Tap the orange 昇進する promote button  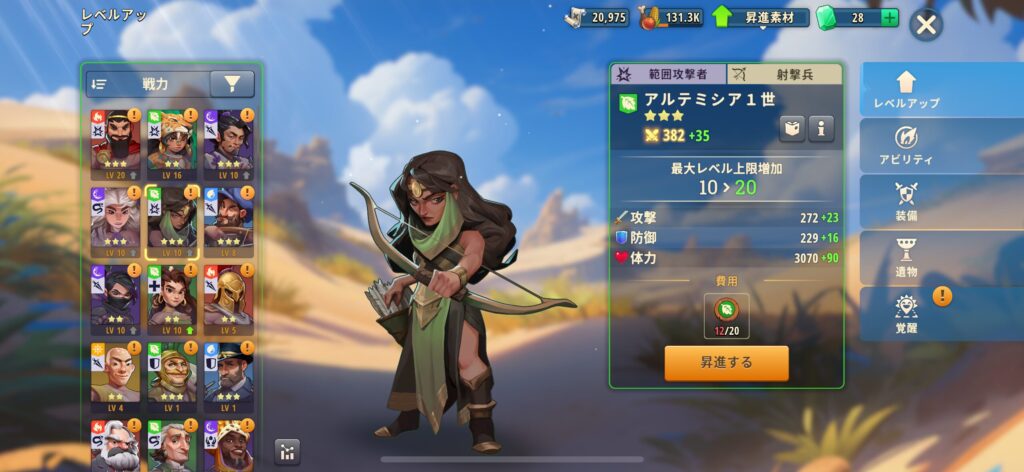tap(726, 363)
